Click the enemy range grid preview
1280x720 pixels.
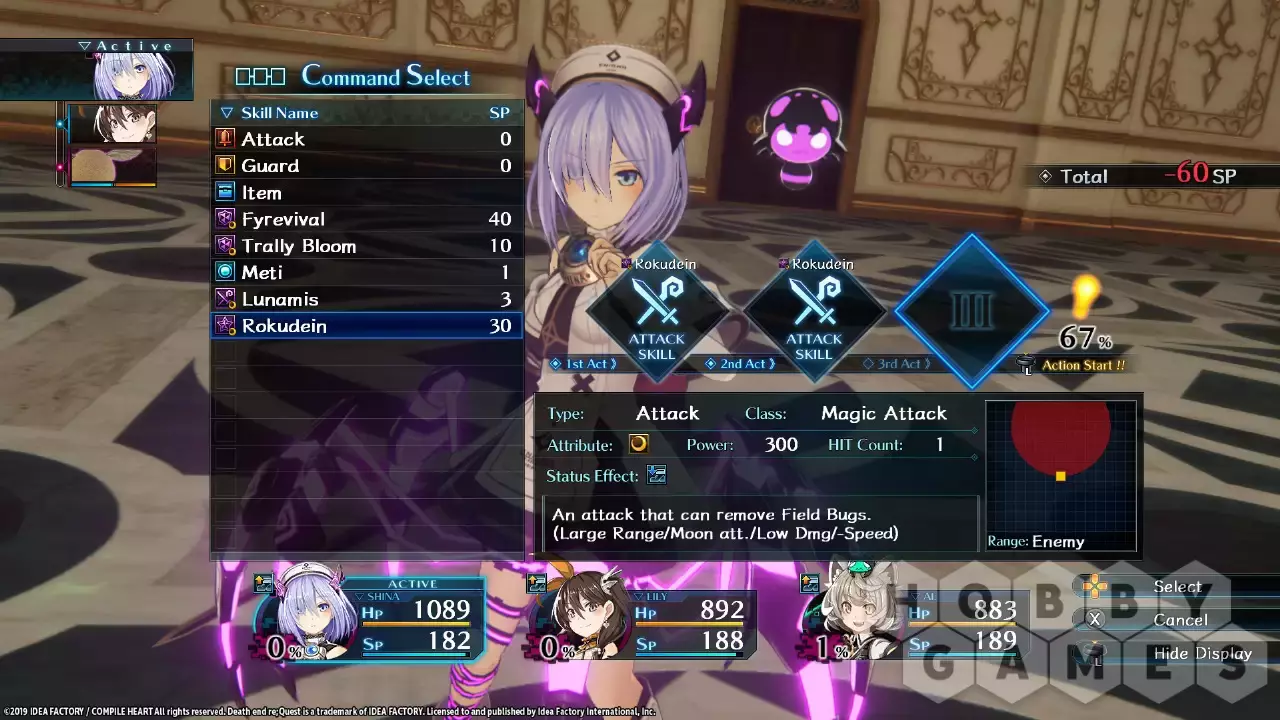1060,468
